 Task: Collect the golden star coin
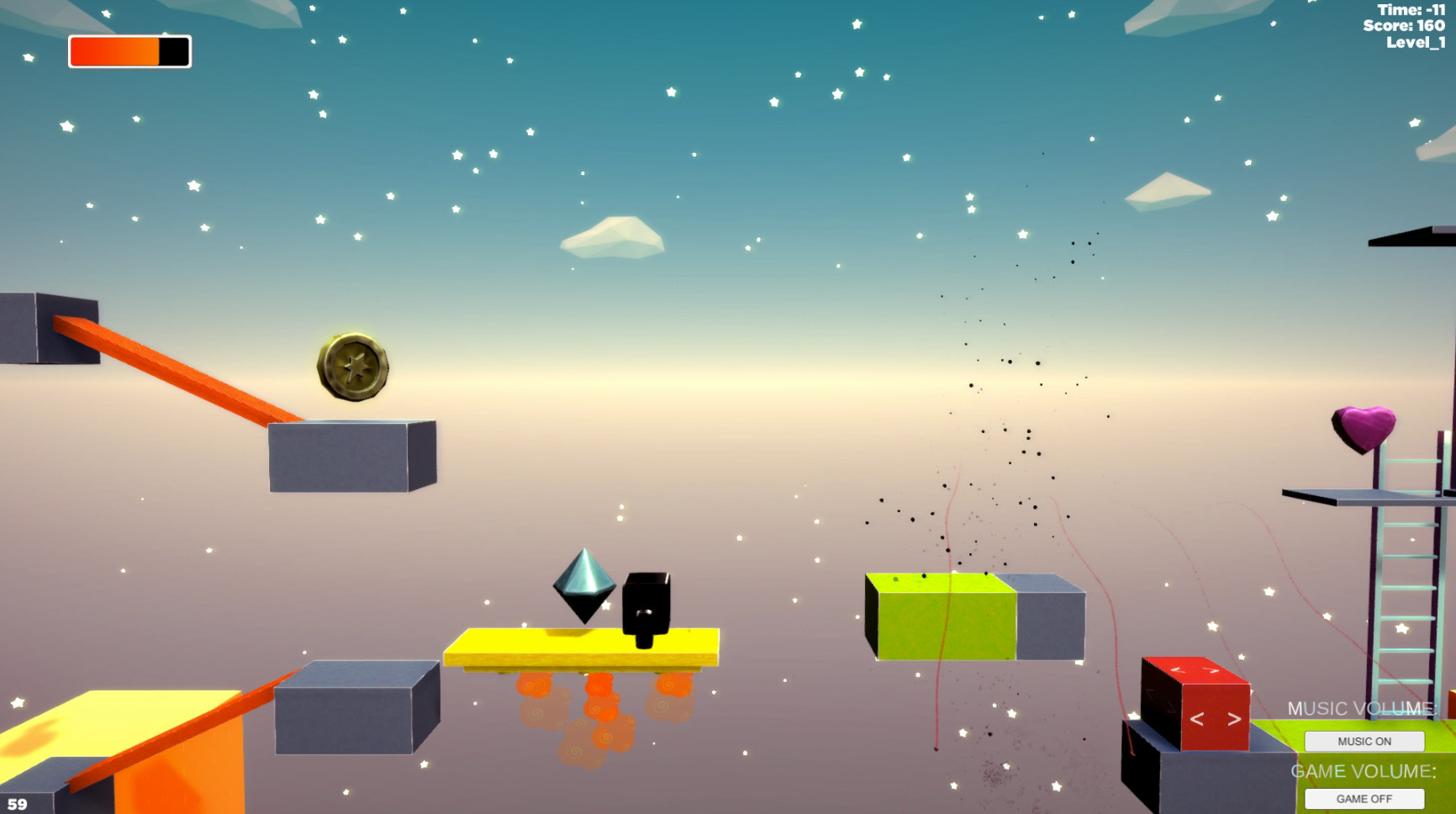tap(355, 367)
